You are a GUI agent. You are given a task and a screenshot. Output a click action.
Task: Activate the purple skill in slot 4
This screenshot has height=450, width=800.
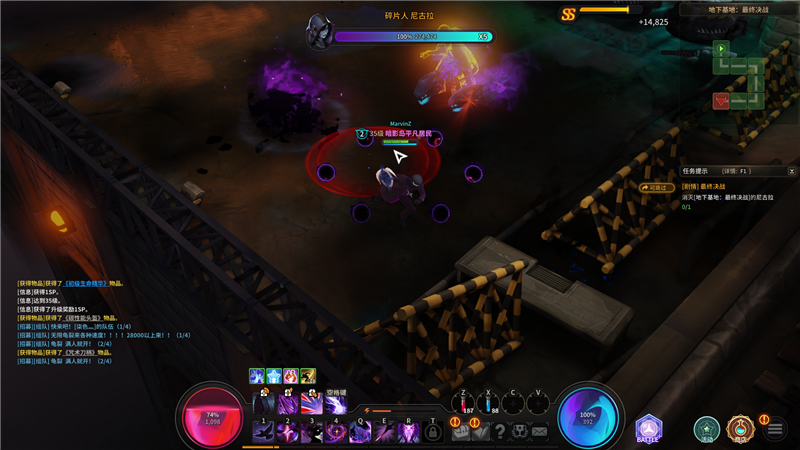pyautogui.click(x=336, y=431)
